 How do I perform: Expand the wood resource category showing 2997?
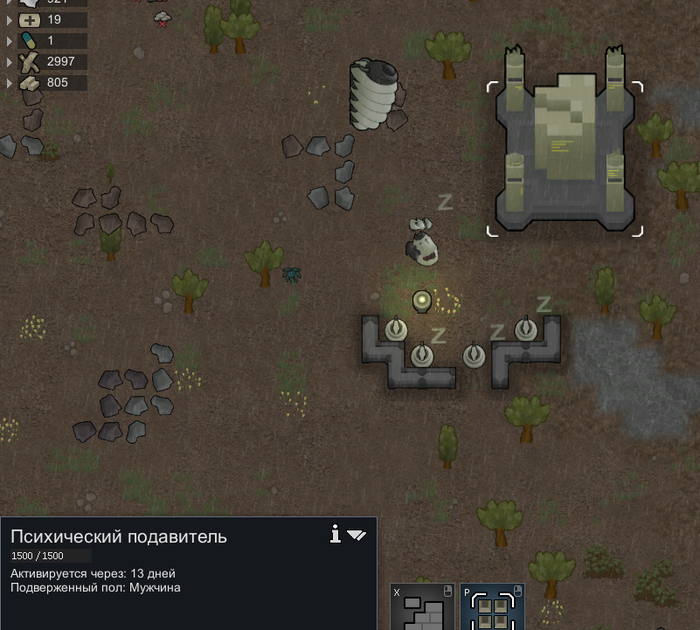[x=10, y=62]
